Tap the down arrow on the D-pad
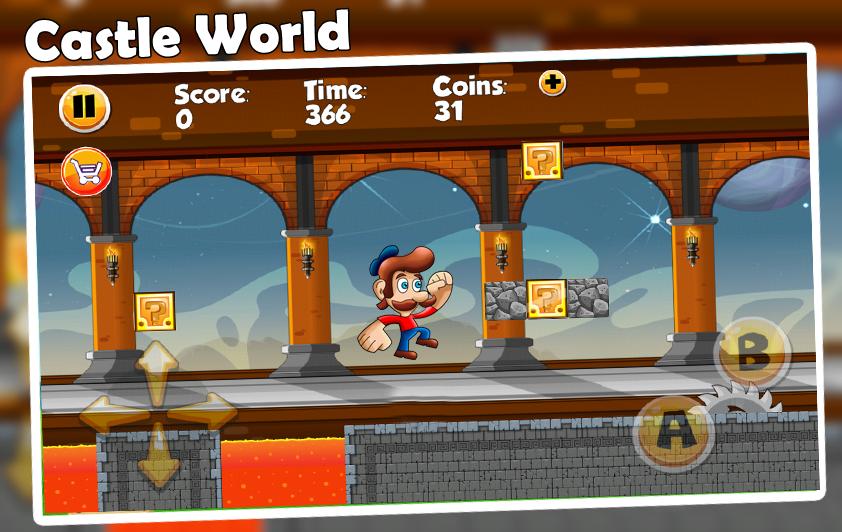The image size is (842, 532). pos(157,456)
